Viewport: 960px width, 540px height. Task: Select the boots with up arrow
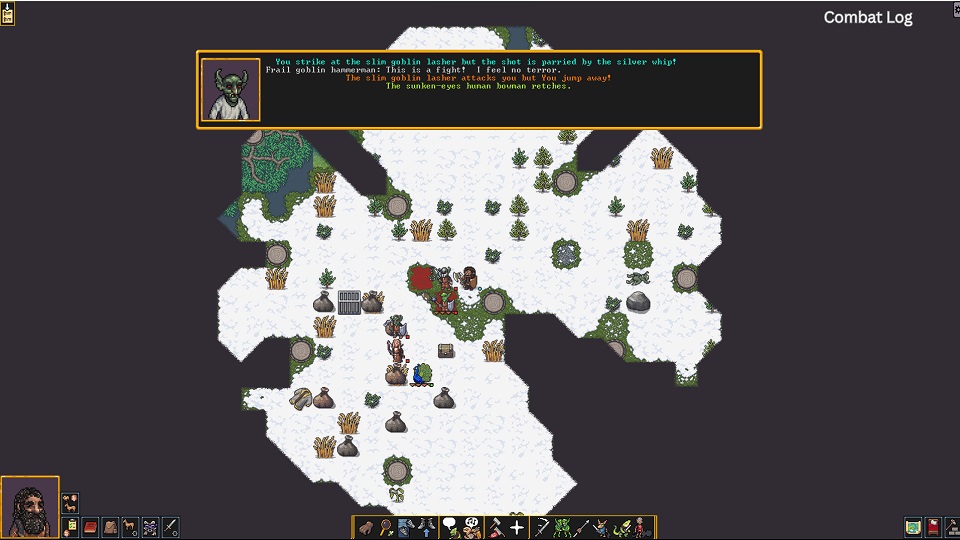424,527
